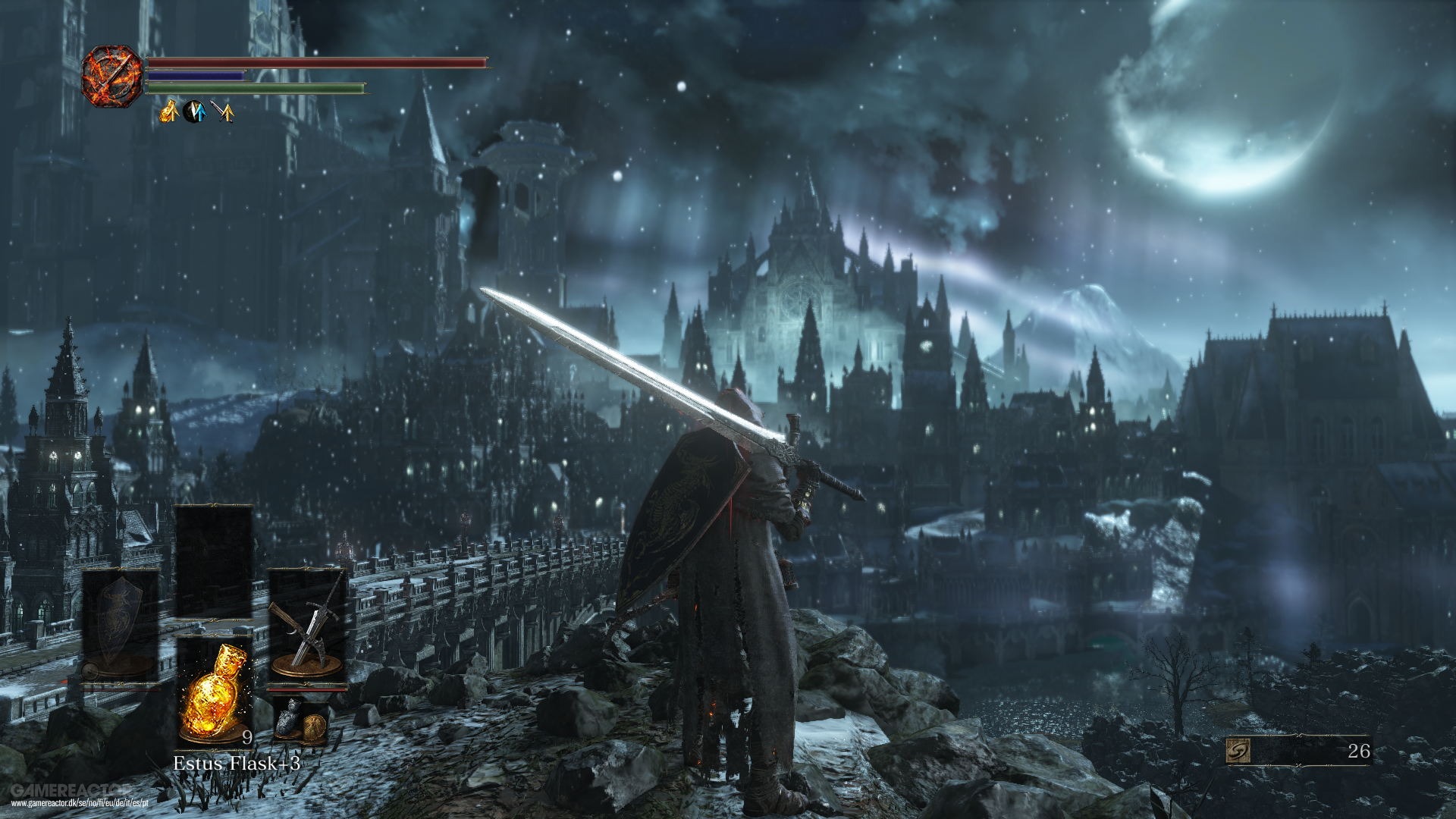Select the throwing knives secondary item icon

[x=287, y=722]
